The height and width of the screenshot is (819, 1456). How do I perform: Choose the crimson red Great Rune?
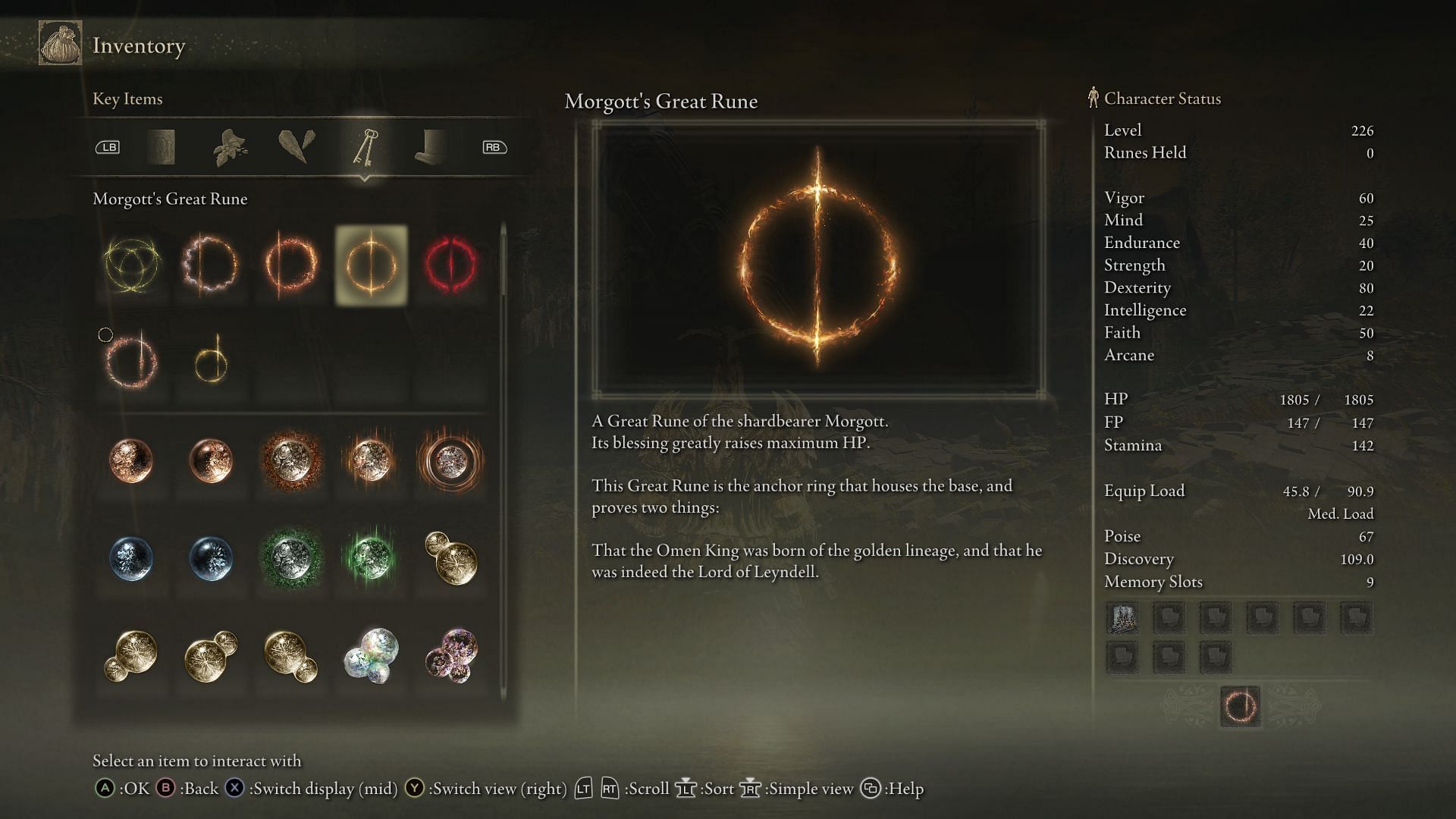pyautogui.click(x=450, y=265)
